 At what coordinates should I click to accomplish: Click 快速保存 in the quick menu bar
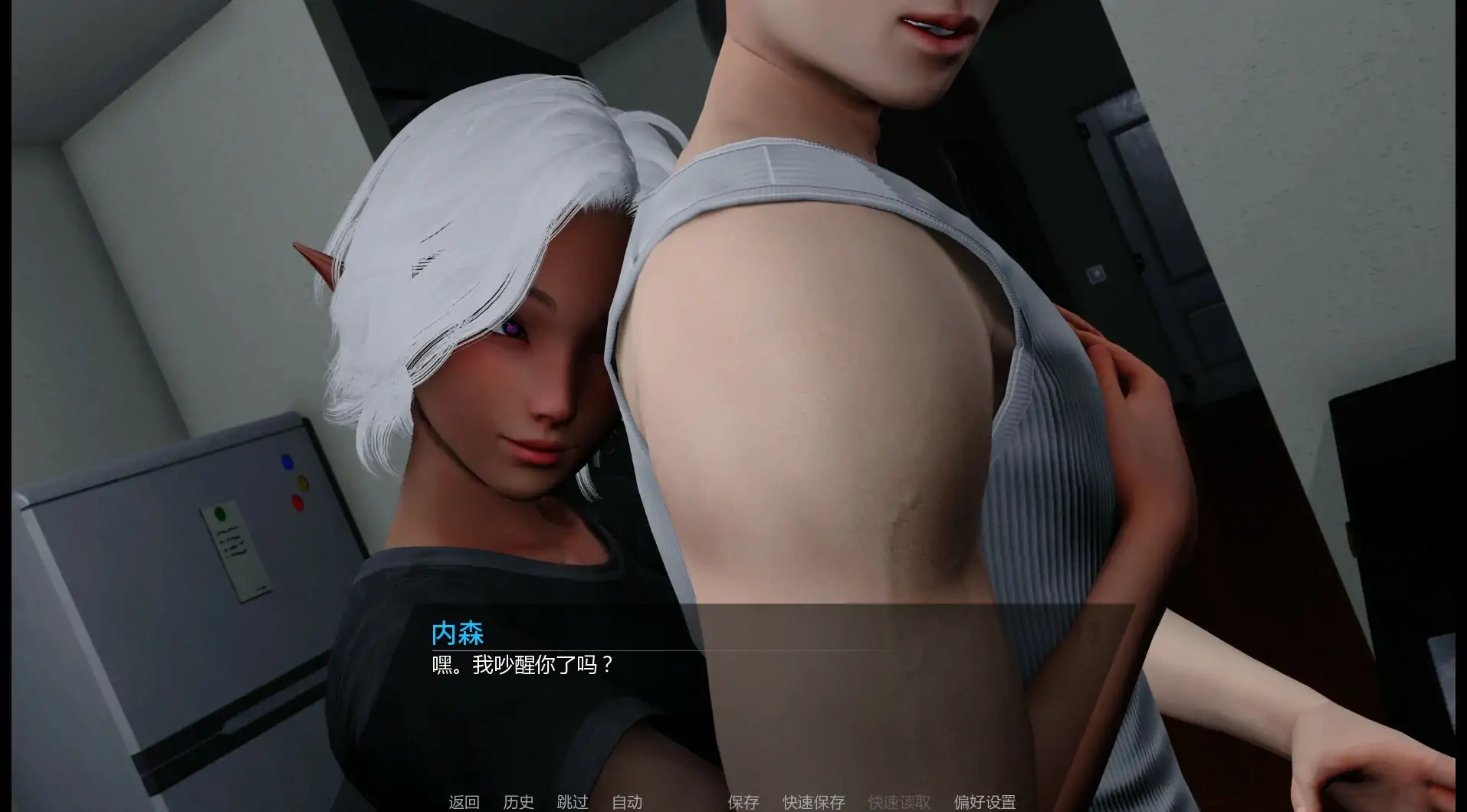point(812,803)
